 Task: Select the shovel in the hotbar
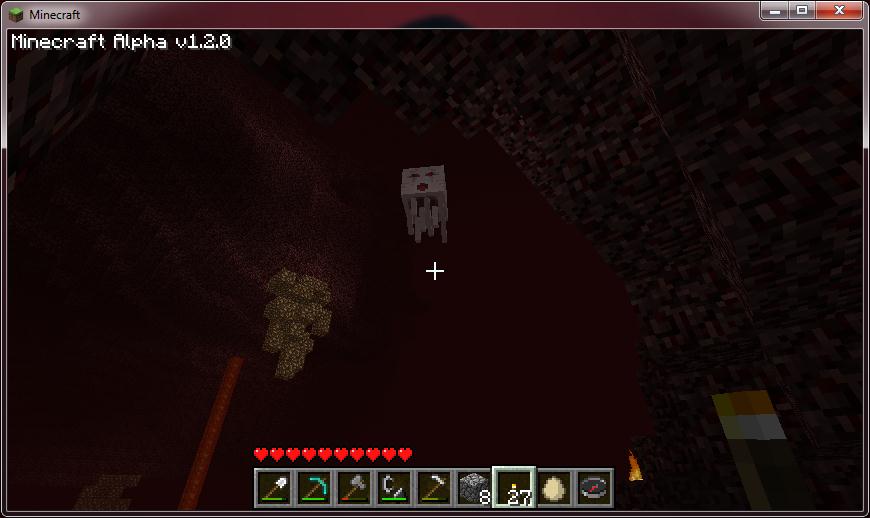coord(273,488)
